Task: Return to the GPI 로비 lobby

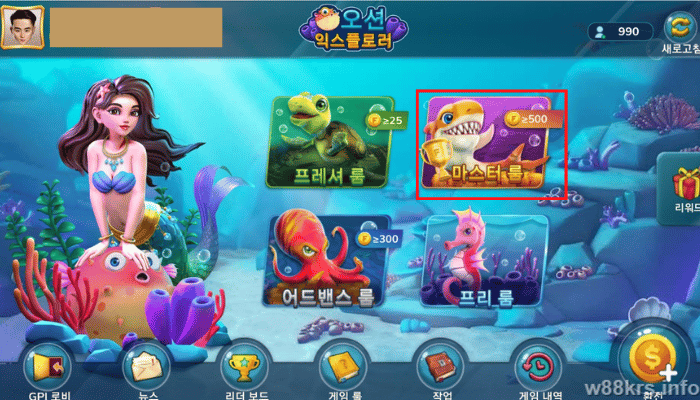Action: click(x=47, y=369)
